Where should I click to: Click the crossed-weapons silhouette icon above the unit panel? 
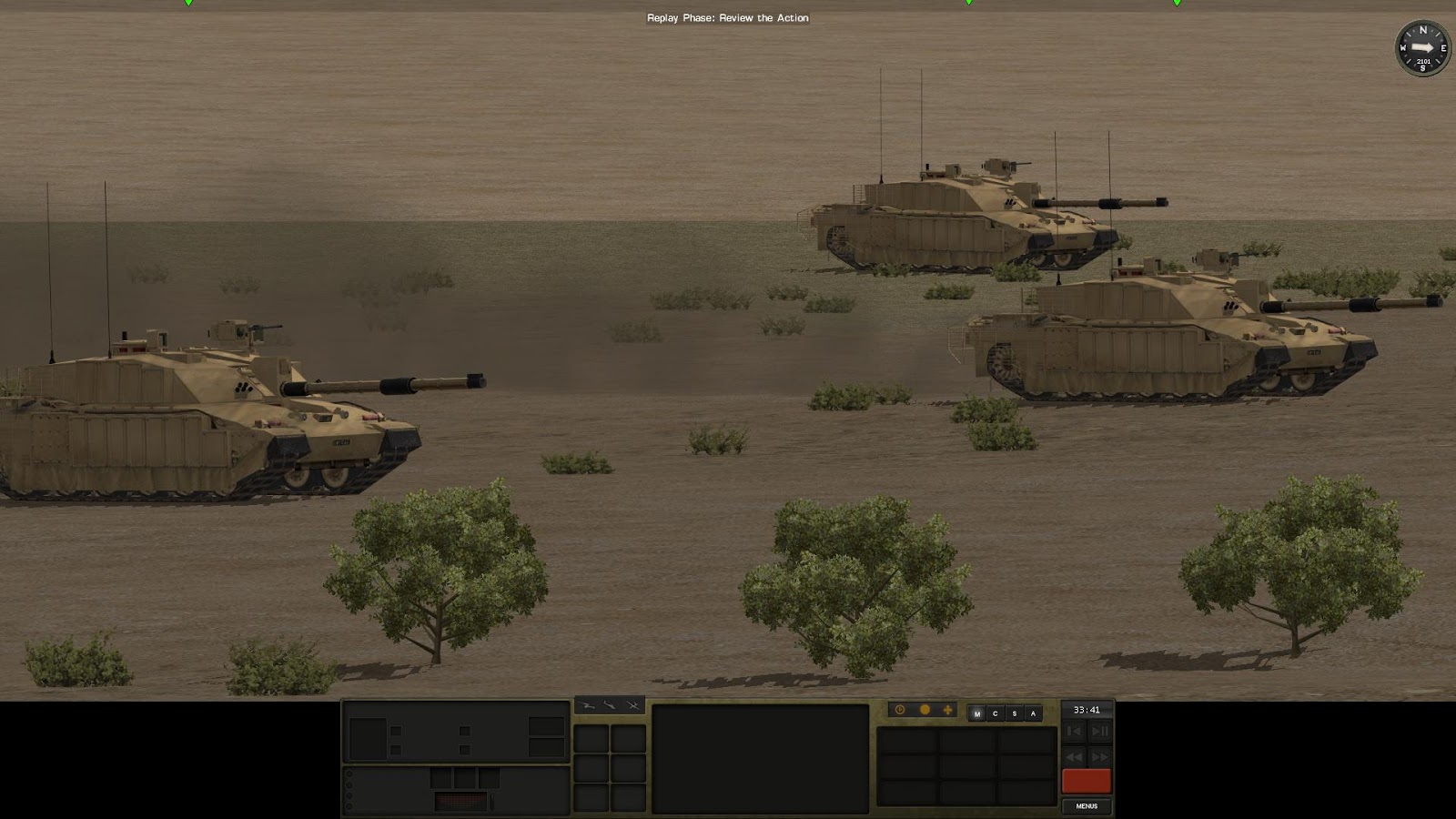[632, 705]
